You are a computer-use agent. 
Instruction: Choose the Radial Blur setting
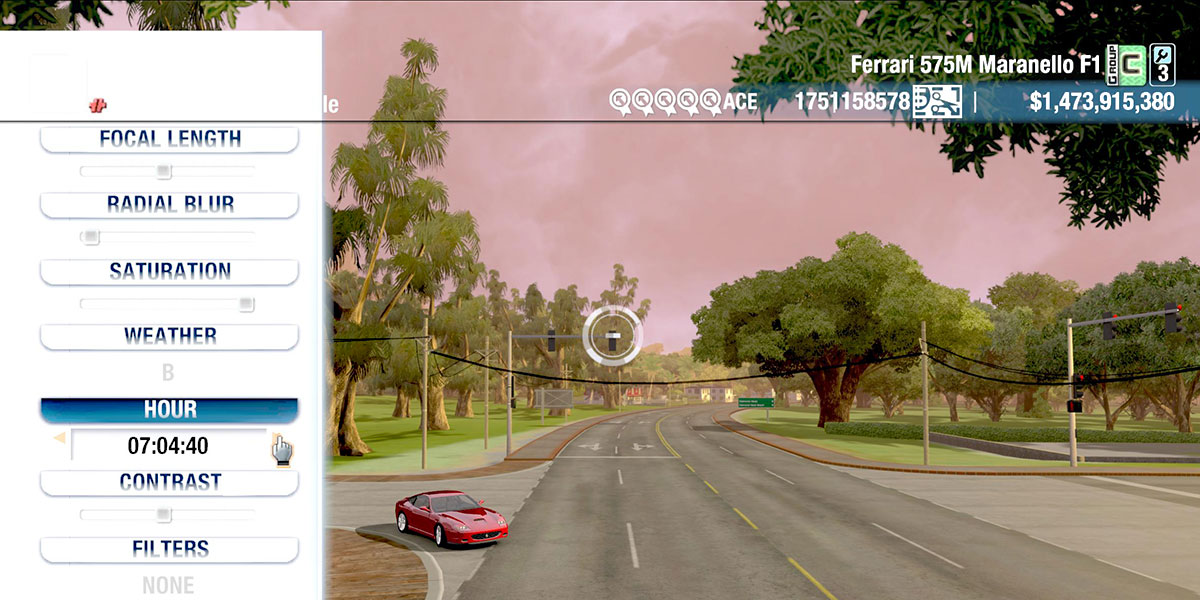169,204
